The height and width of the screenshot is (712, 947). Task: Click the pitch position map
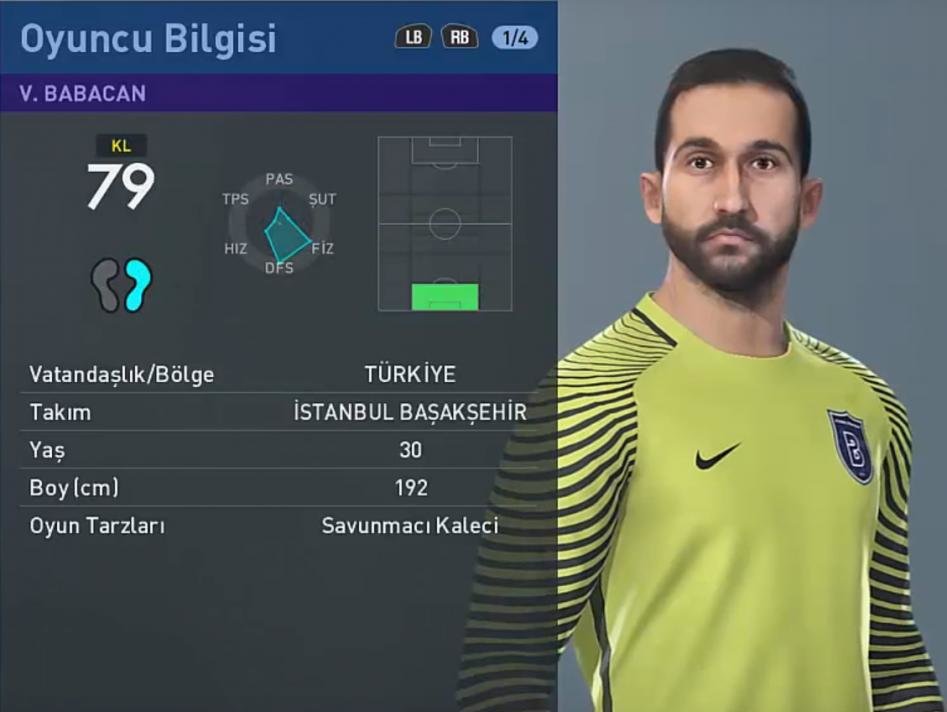point(445,223)
